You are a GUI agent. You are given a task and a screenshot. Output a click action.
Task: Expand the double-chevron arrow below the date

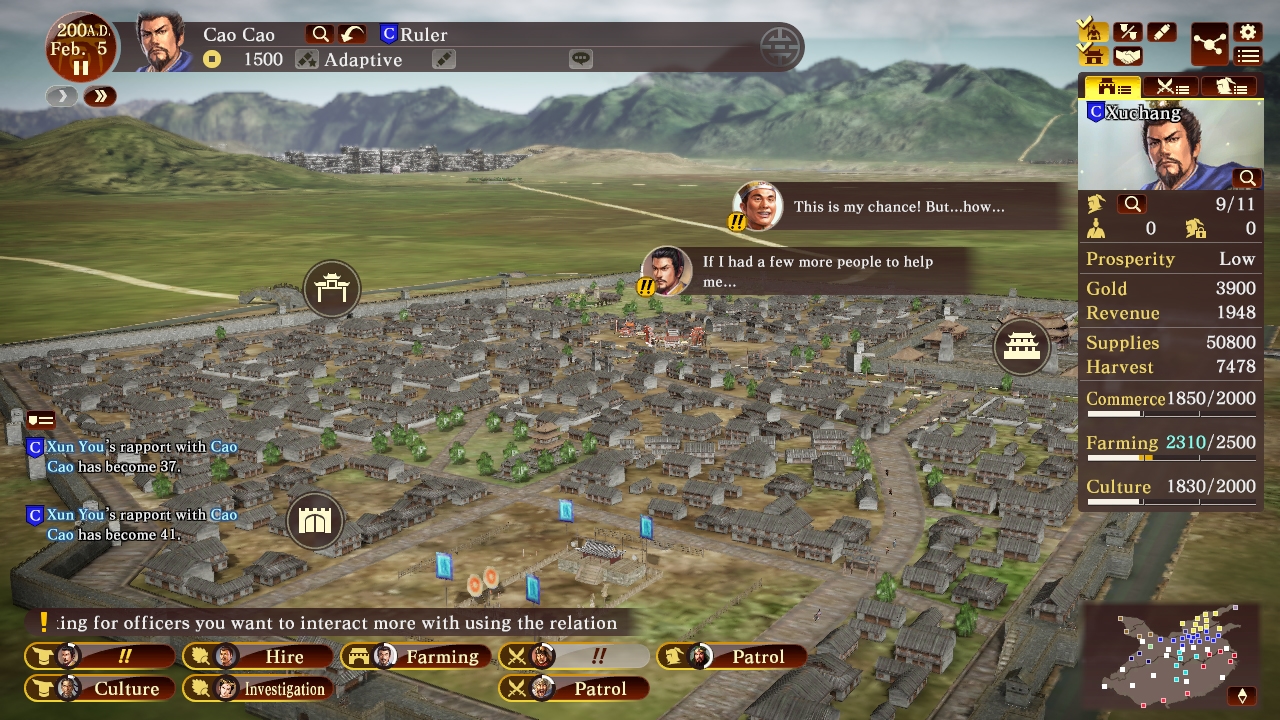[x=100, y=96]
